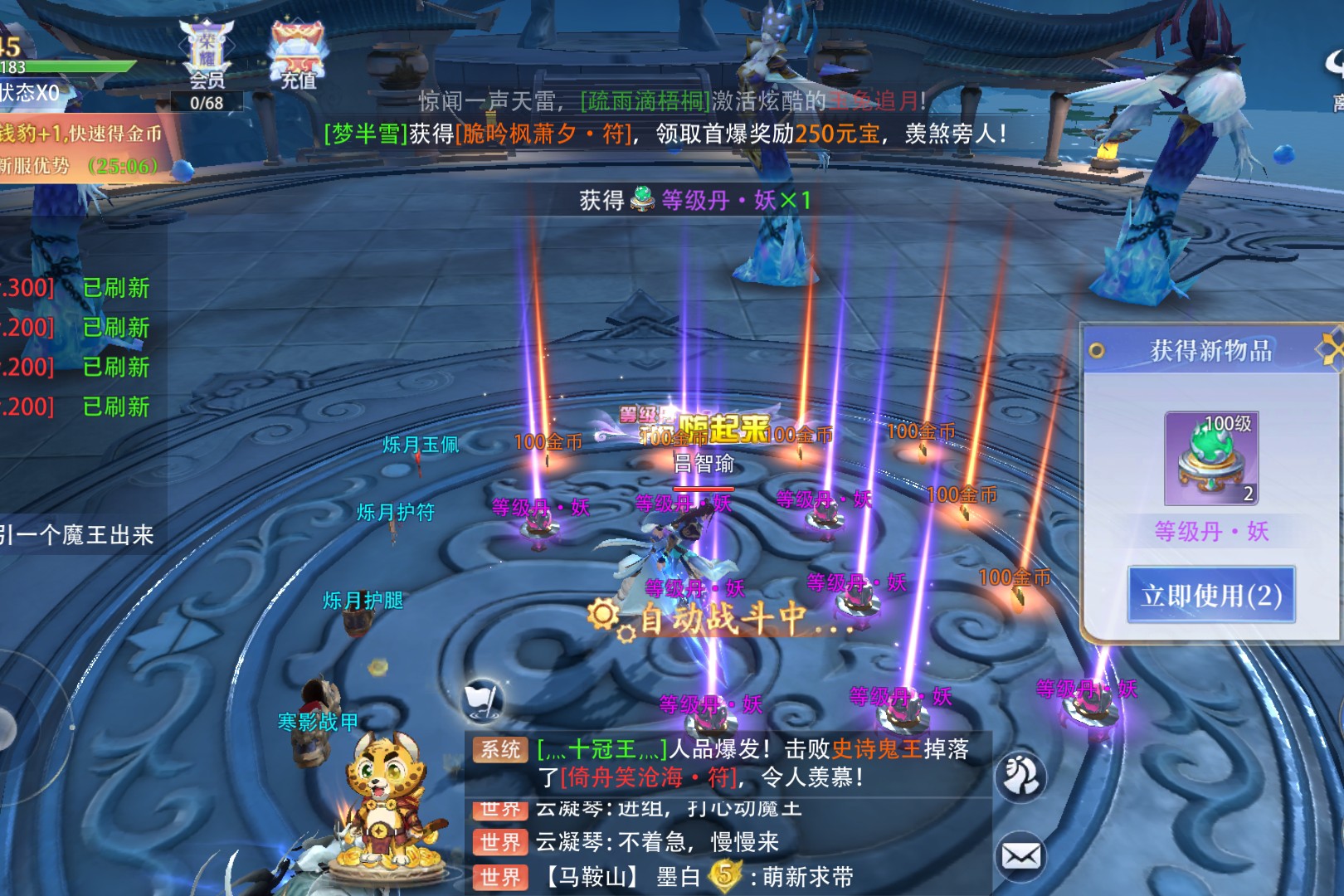1344x896 pixels.
Task: Click the 脆吟枫萧夕·符 link in announcement
Action: (x=544, y=134)
